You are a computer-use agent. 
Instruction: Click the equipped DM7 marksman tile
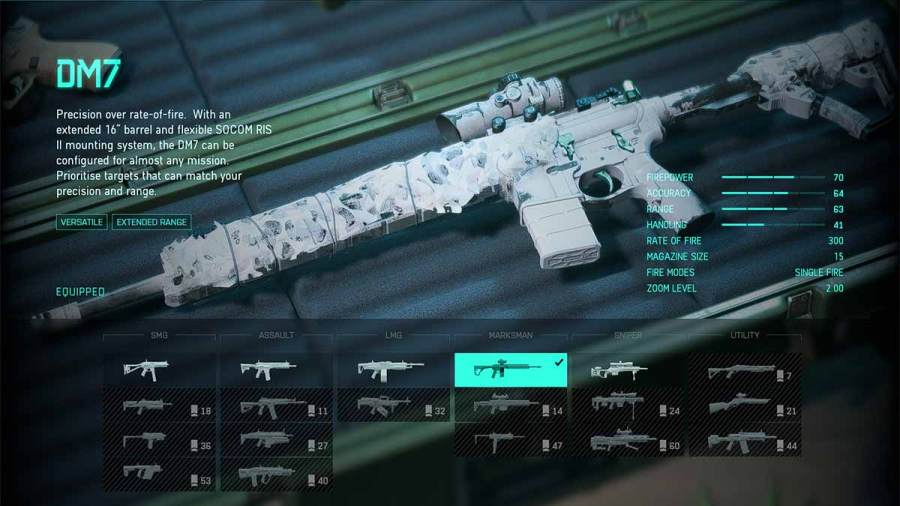(x=510, y=370)
